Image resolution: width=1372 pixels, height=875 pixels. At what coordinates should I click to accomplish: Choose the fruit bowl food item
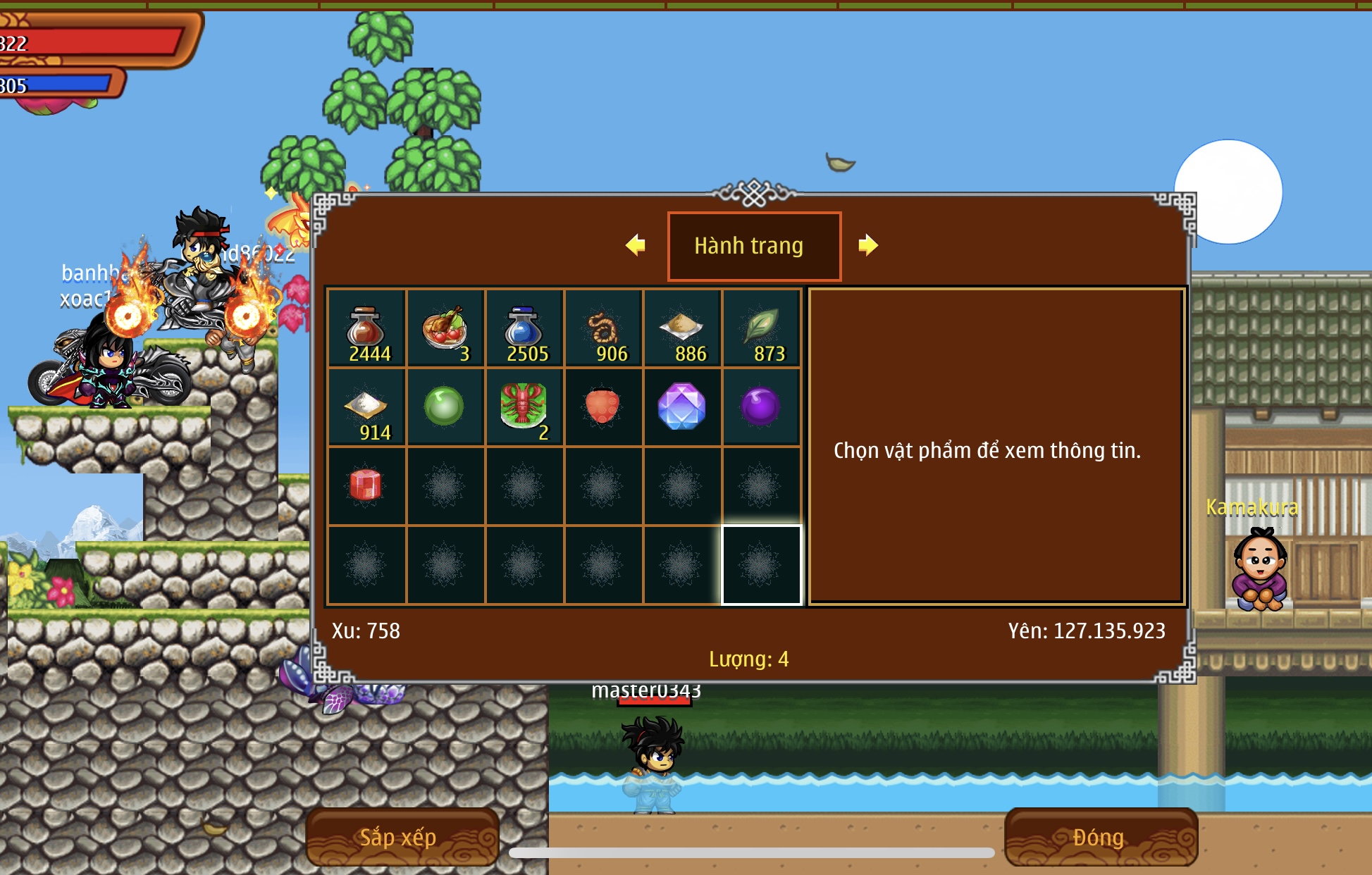445,328
